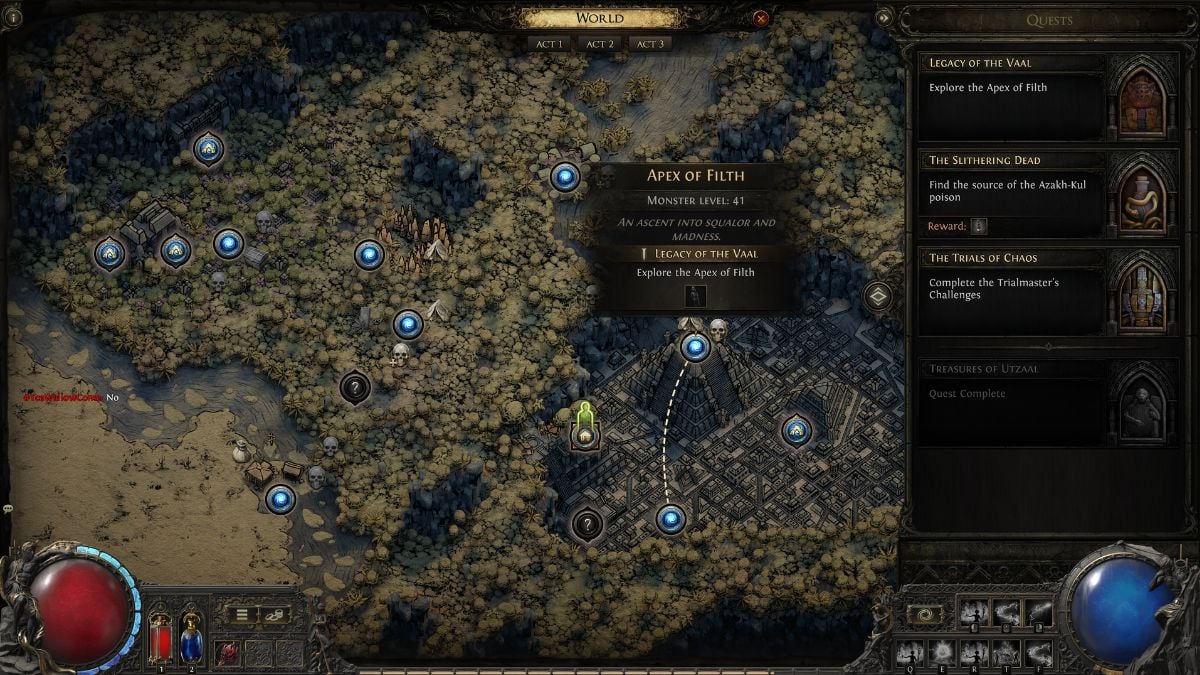Open The Trials of Chaos quest
This screenshot has height=675, width=1200.
[x=1012, y=290]
